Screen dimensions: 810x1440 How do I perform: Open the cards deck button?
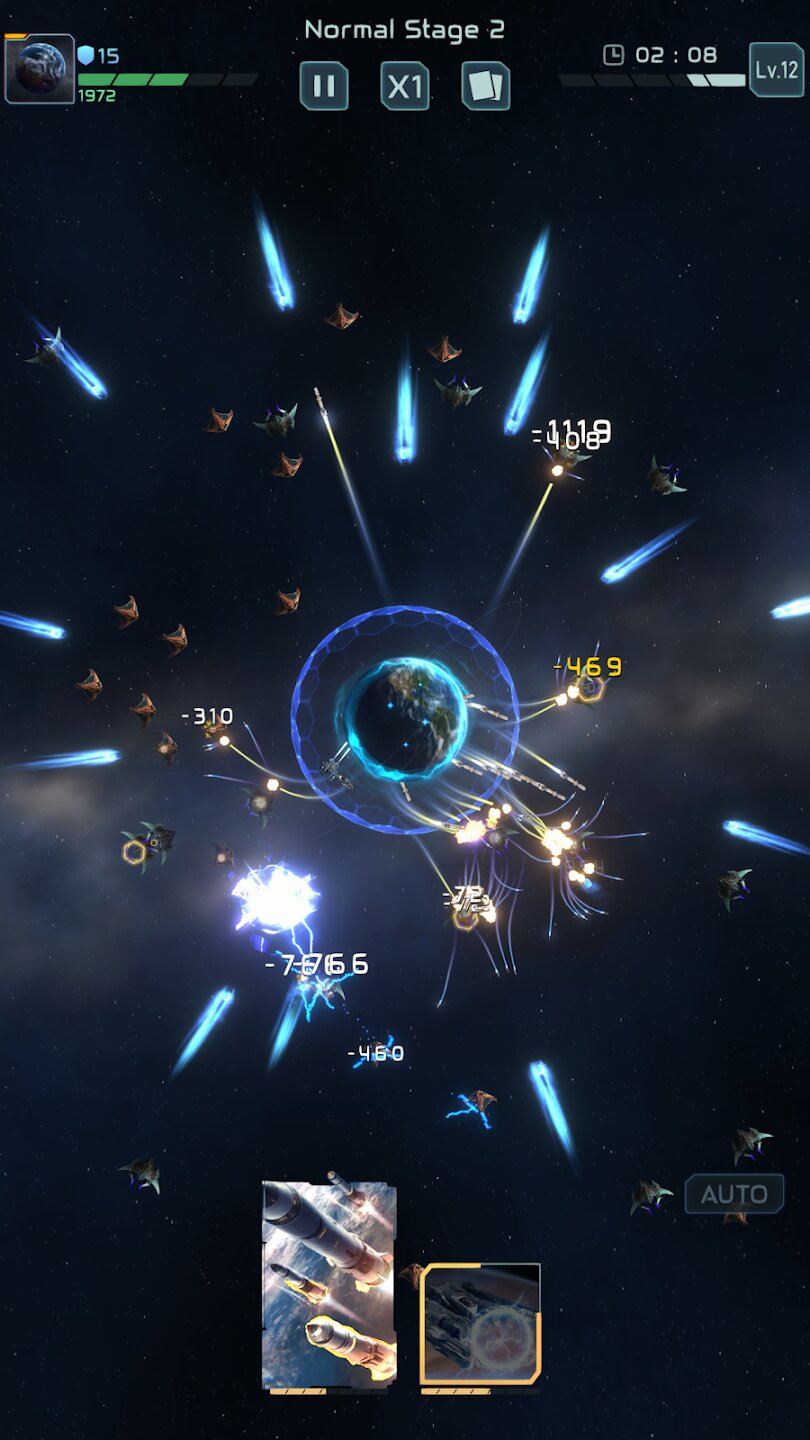(x=486, y=86)
